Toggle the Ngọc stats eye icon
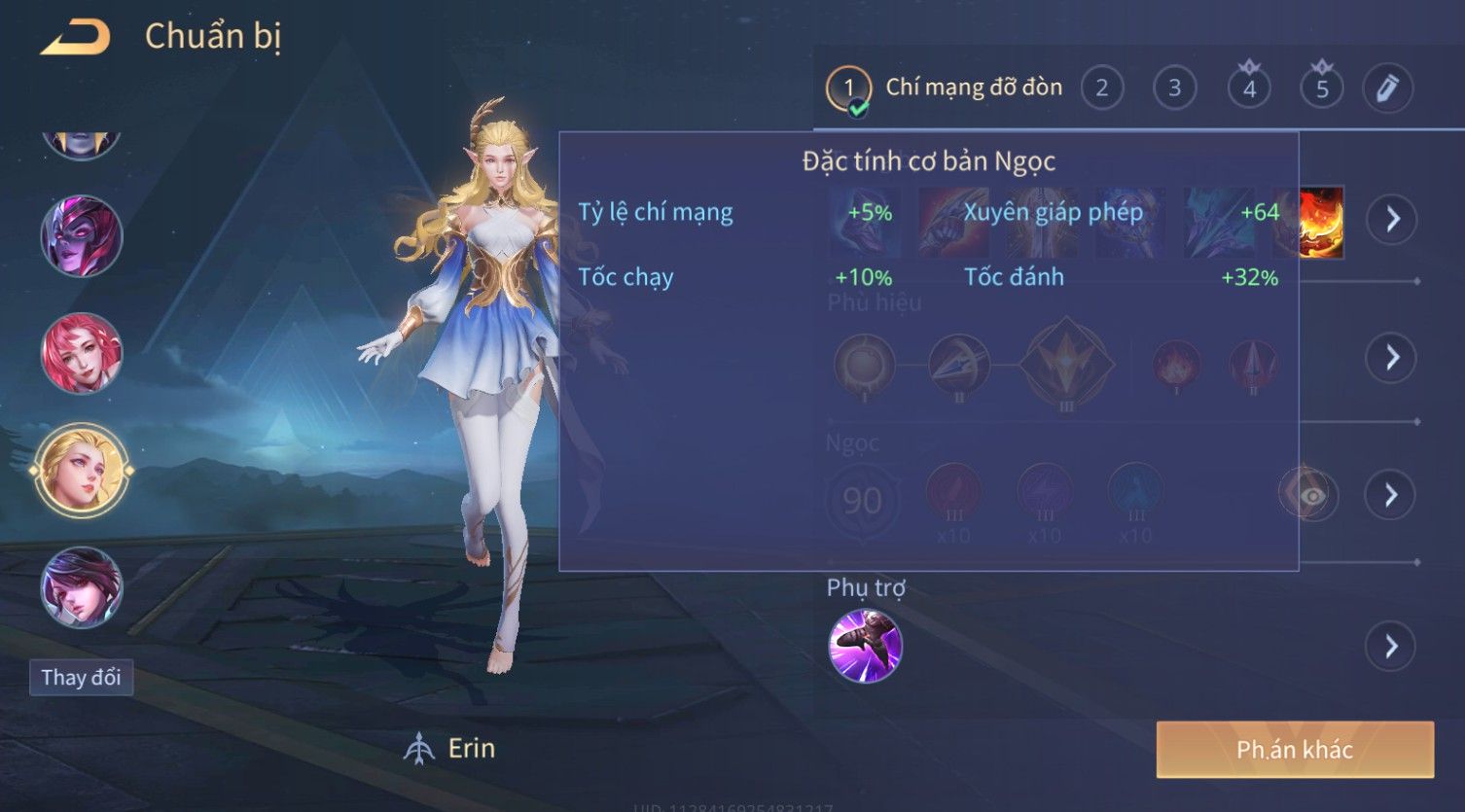This screenshot has width=1465, height=812. coord(1310,495)
